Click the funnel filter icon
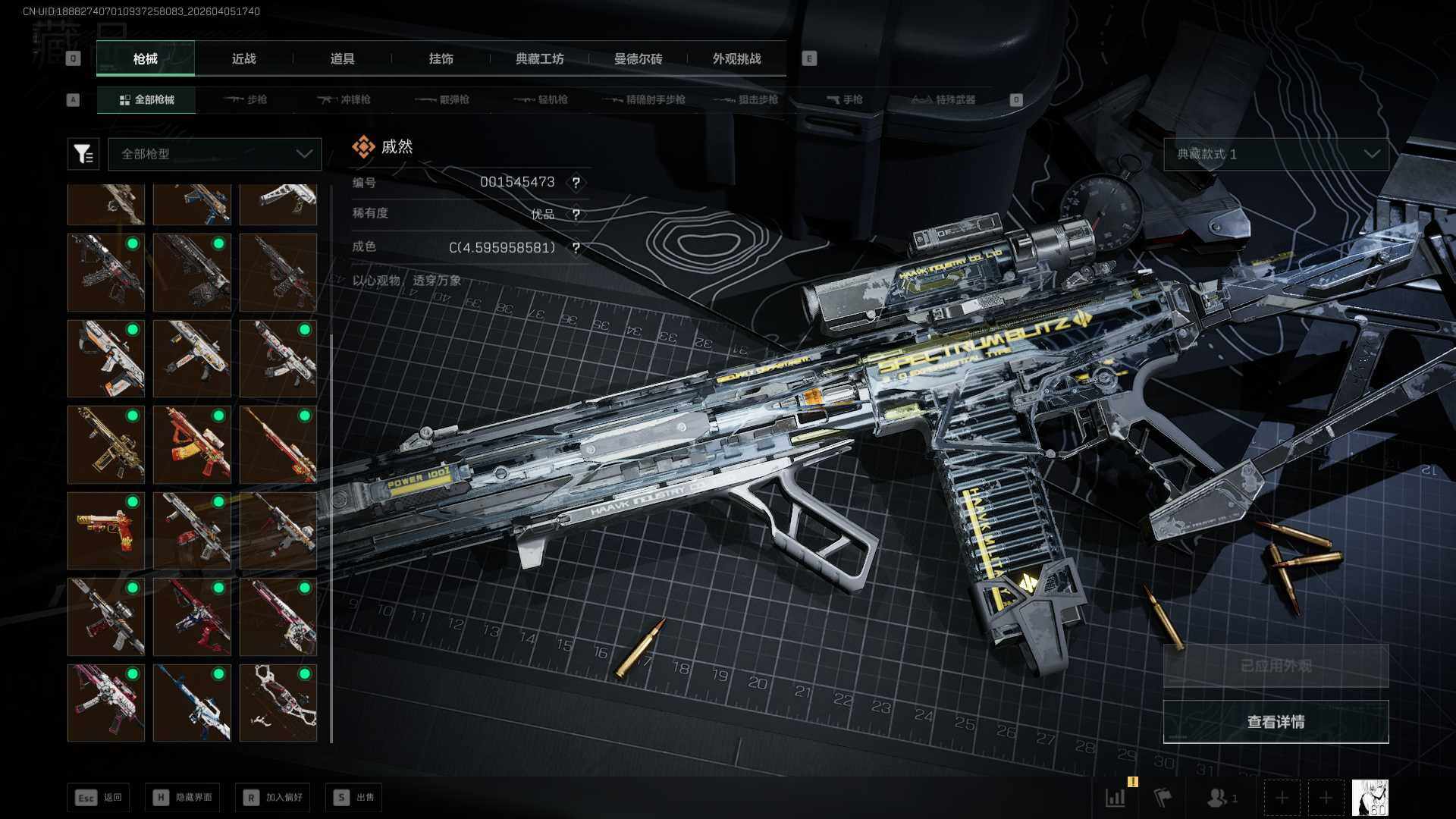 83,154
